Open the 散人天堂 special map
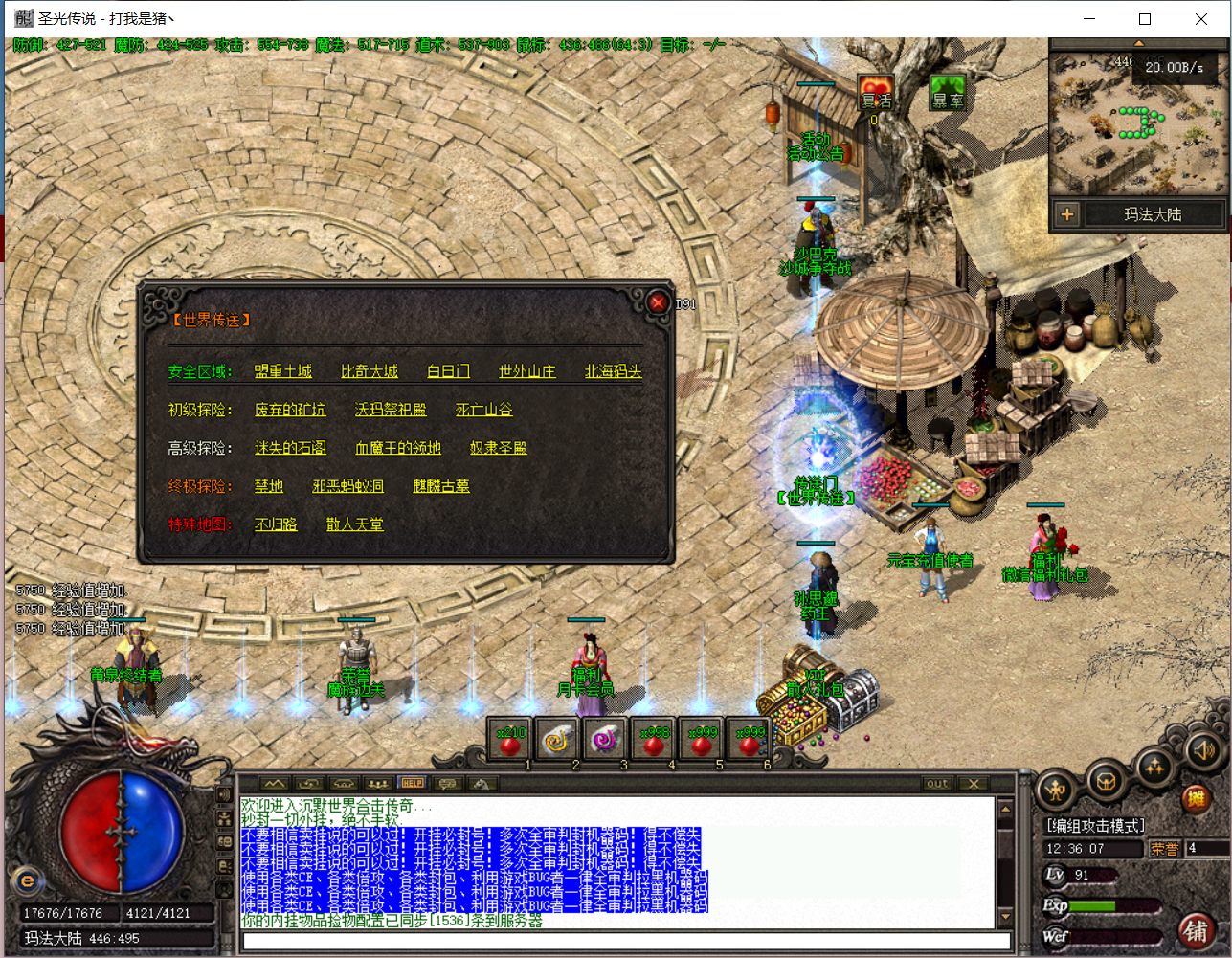The image size is (1232, 958). tap(354, 524)
